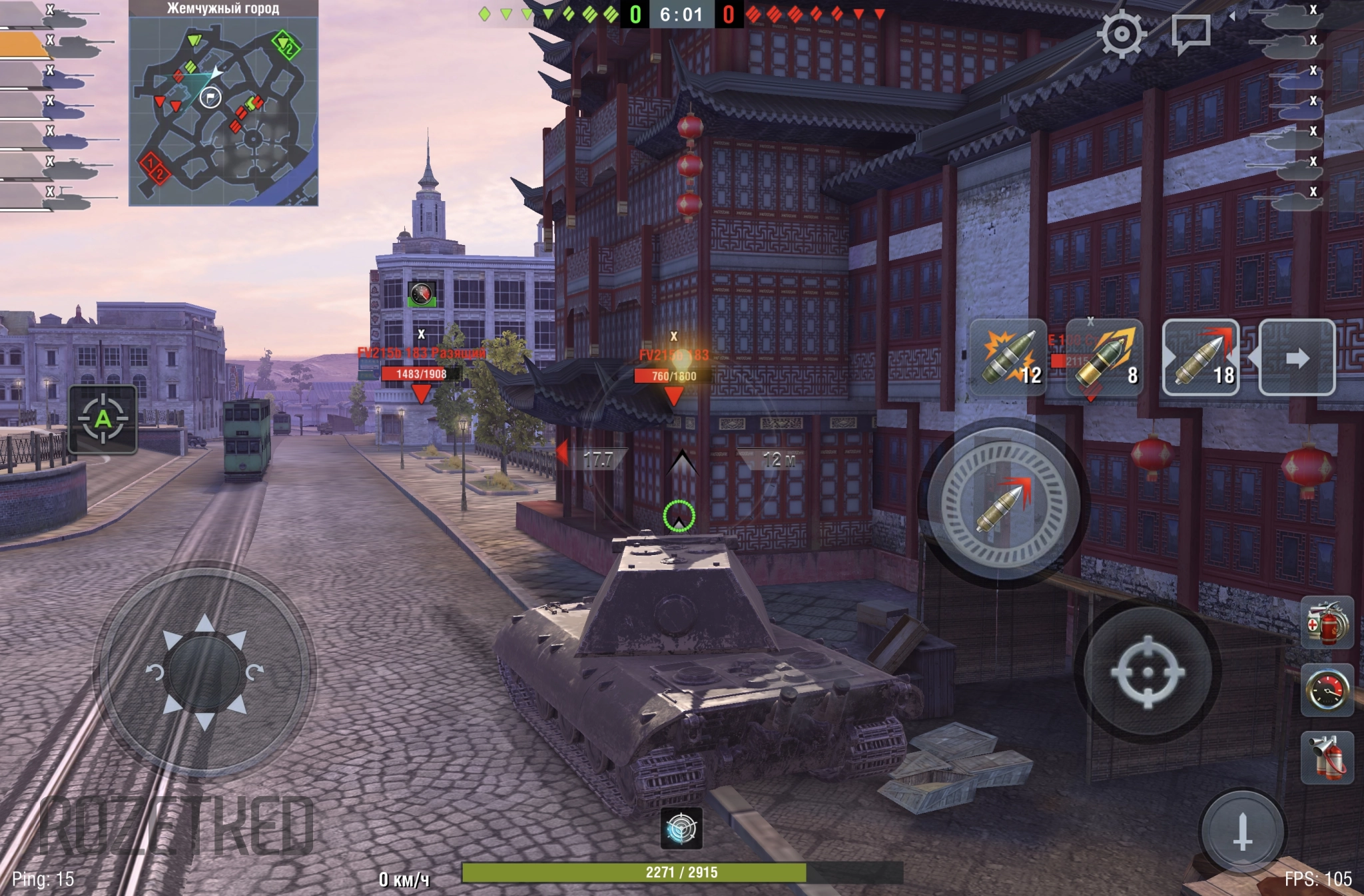Select the armor-piercing shell with 18 rounds
Screen dimensions: 1364x896
(1201, 357)
